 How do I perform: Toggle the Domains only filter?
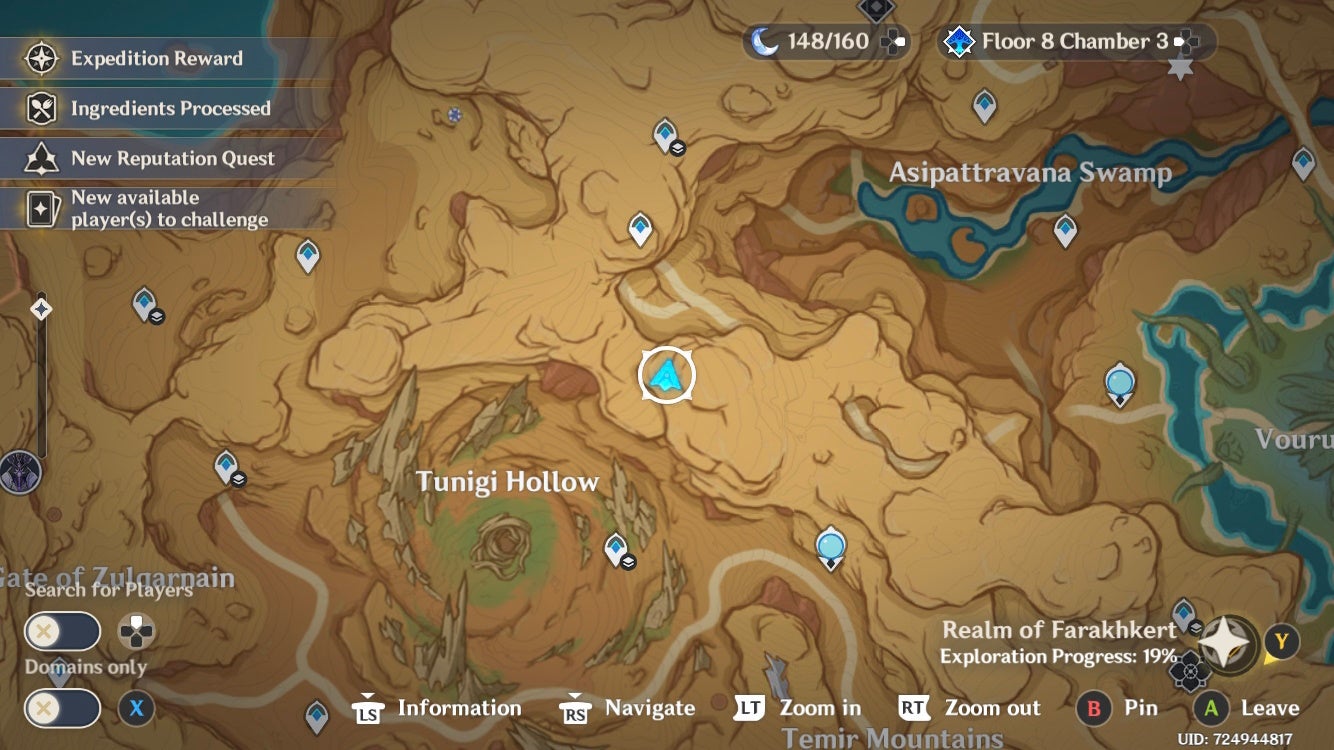[x=62, y=708]
